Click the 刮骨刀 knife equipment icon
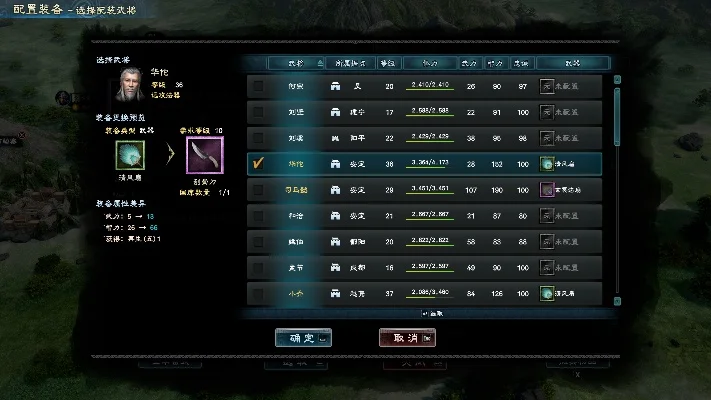 [204, 157]
